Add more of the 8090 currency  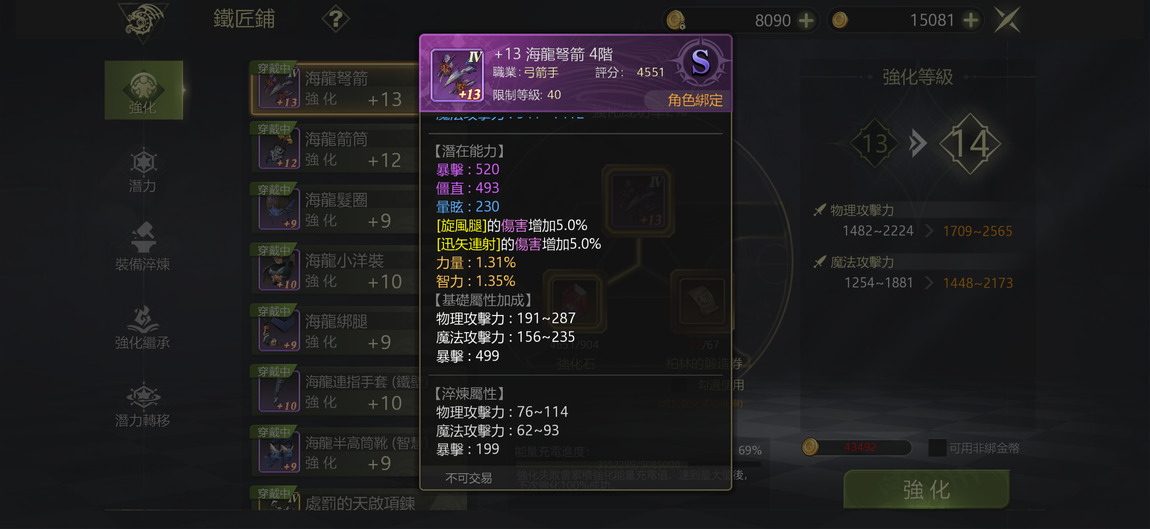806,20
